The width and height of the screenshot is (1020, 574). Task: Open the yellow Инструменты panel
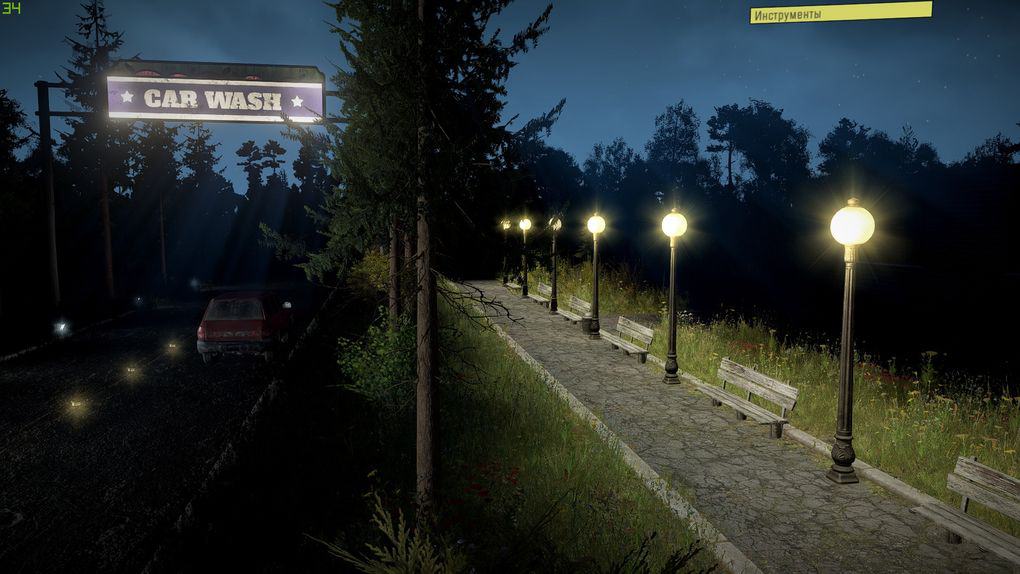click(x=840, y=13)
